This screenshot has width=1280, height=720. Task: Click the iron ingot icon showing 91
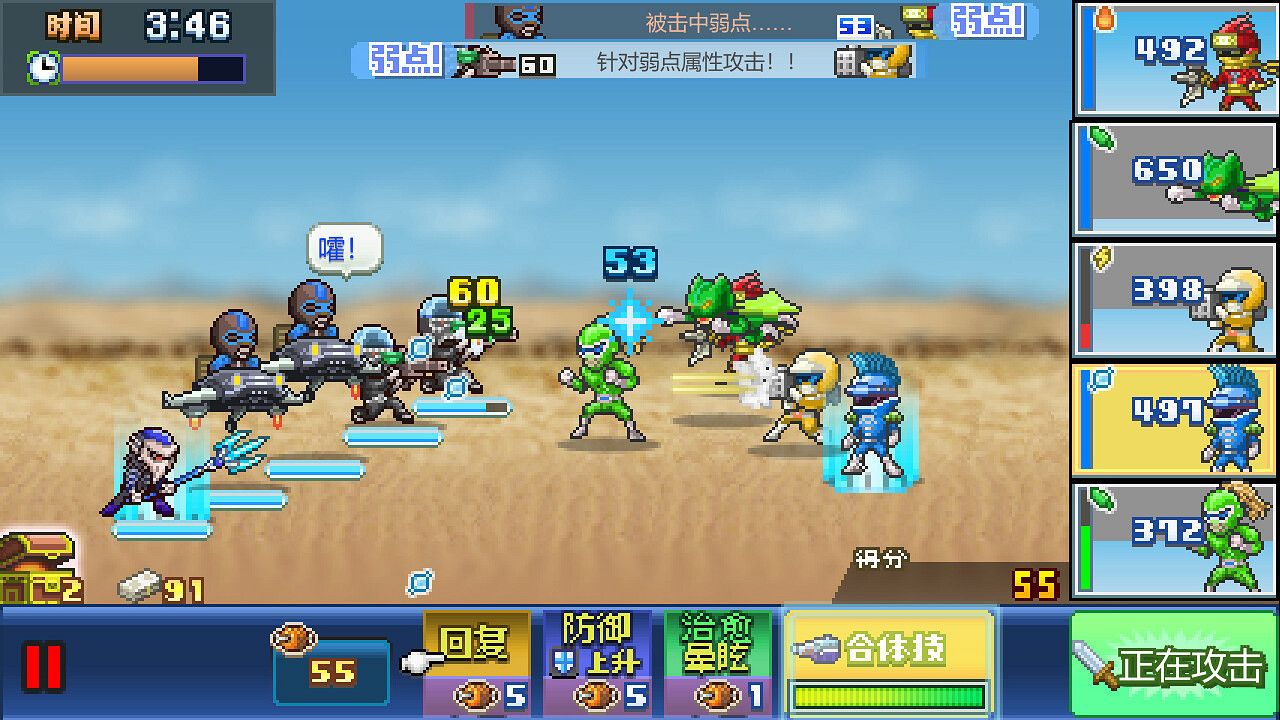(x=138, y=584)
